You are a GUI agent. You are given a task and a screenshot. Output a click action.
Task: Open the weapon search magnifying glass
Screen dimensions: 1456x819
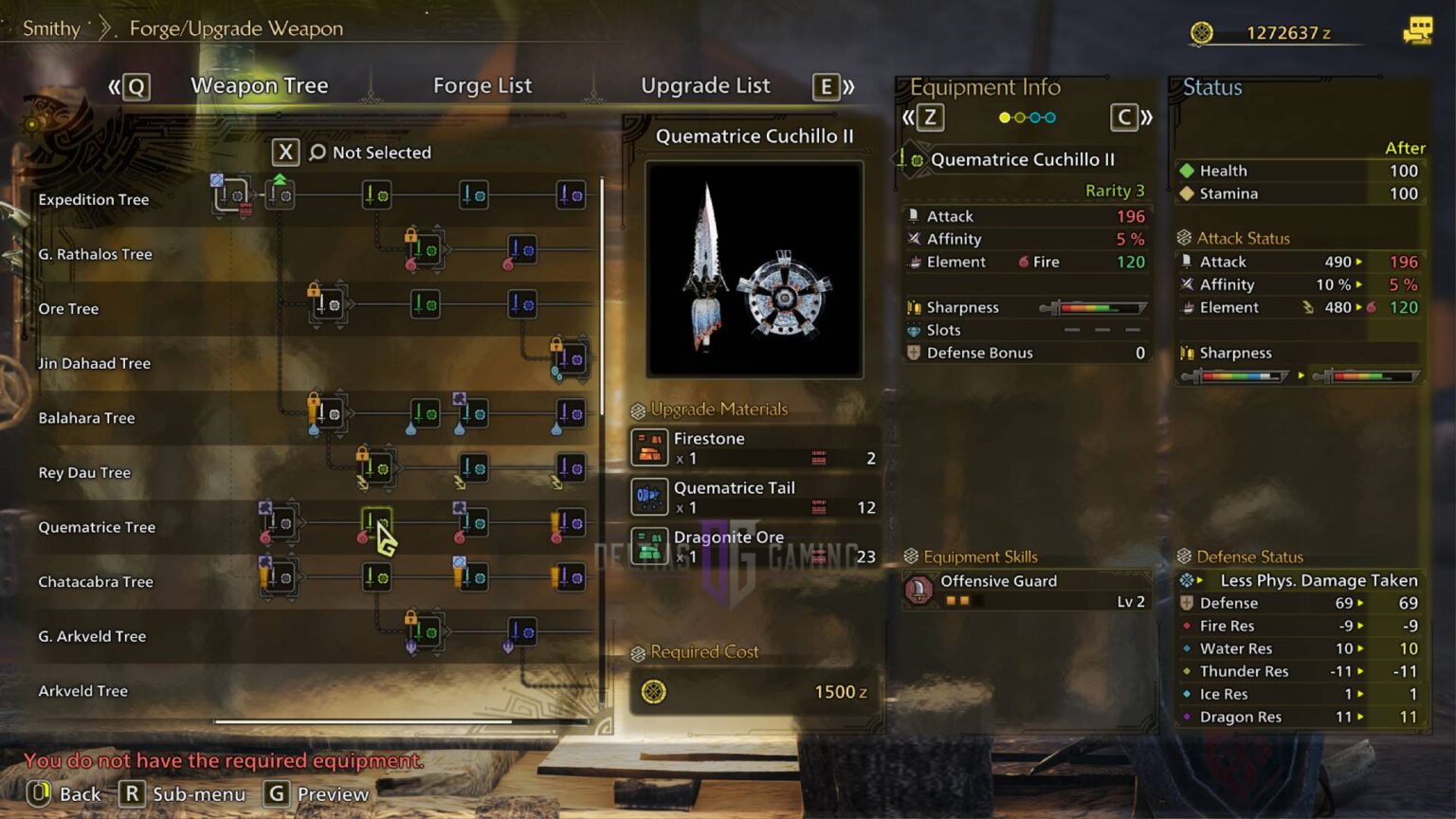(x=317, y=152)
